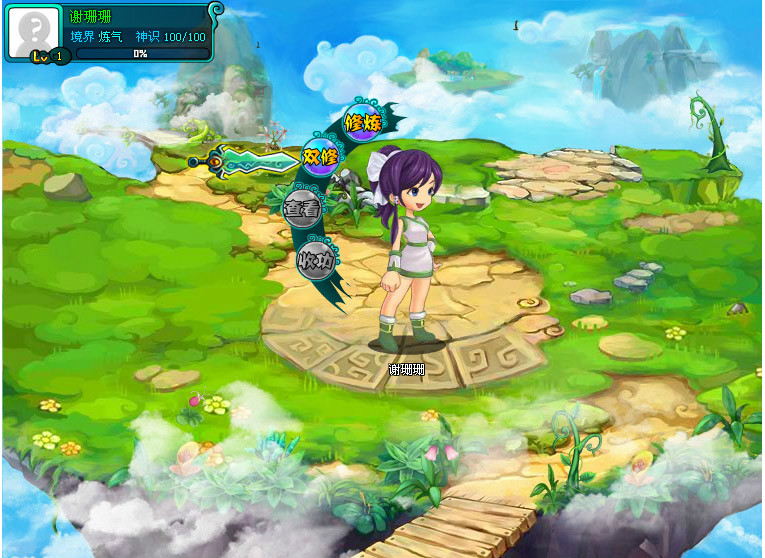The height and width of the screenshot is (558, 765).
Task: Click the 收功 stop cultivation orb
Action: point(315,260)
